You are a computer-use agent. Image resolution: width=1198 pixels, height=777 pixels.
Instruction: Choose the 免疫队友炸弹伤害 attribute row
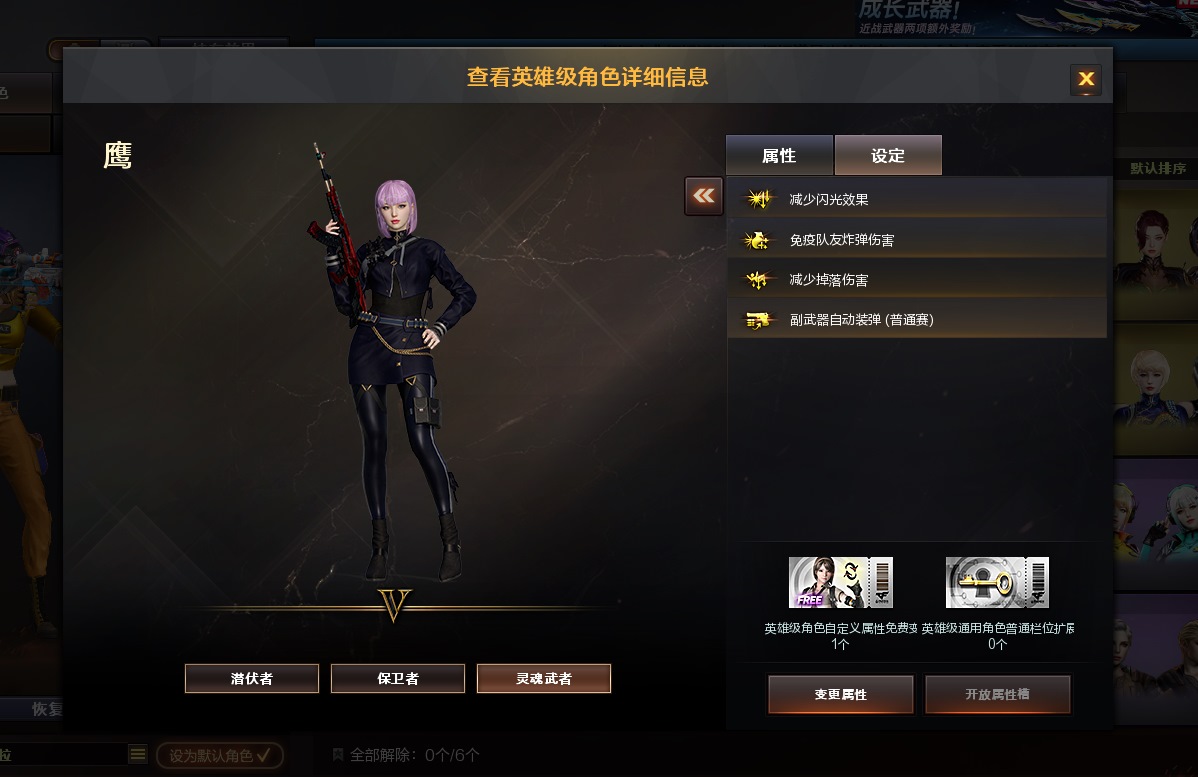pos(916,240)
